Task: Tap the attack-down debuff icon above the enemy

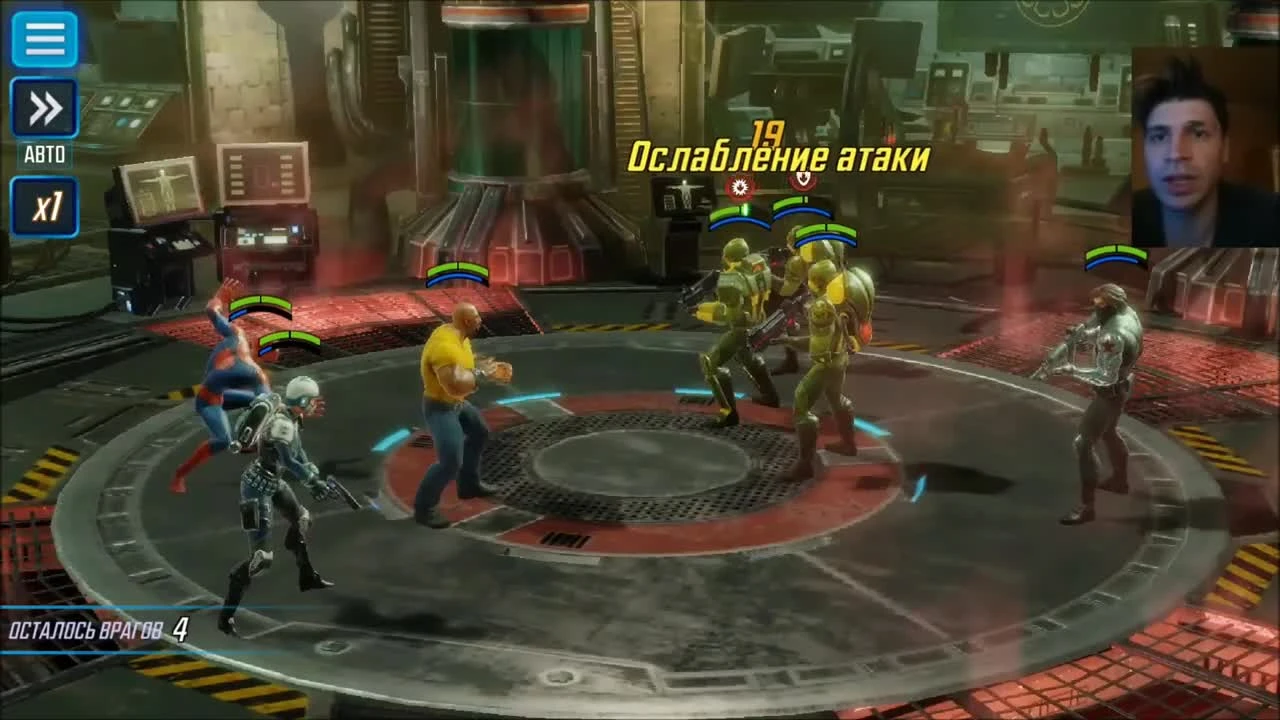Action: click(x=738, y=186)
